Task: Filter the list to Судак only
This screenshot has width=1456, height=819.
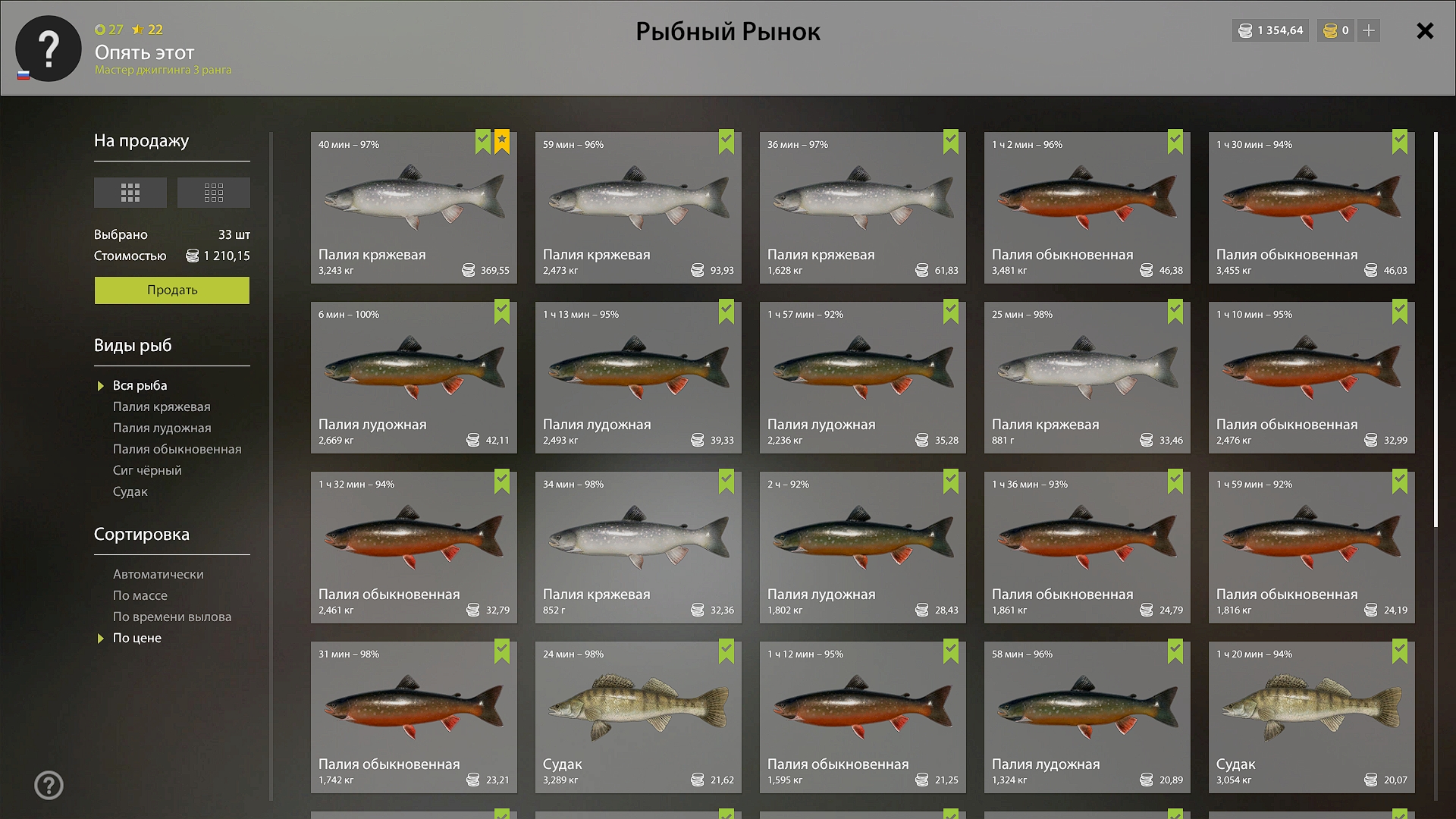Action: tap(130, 492)
